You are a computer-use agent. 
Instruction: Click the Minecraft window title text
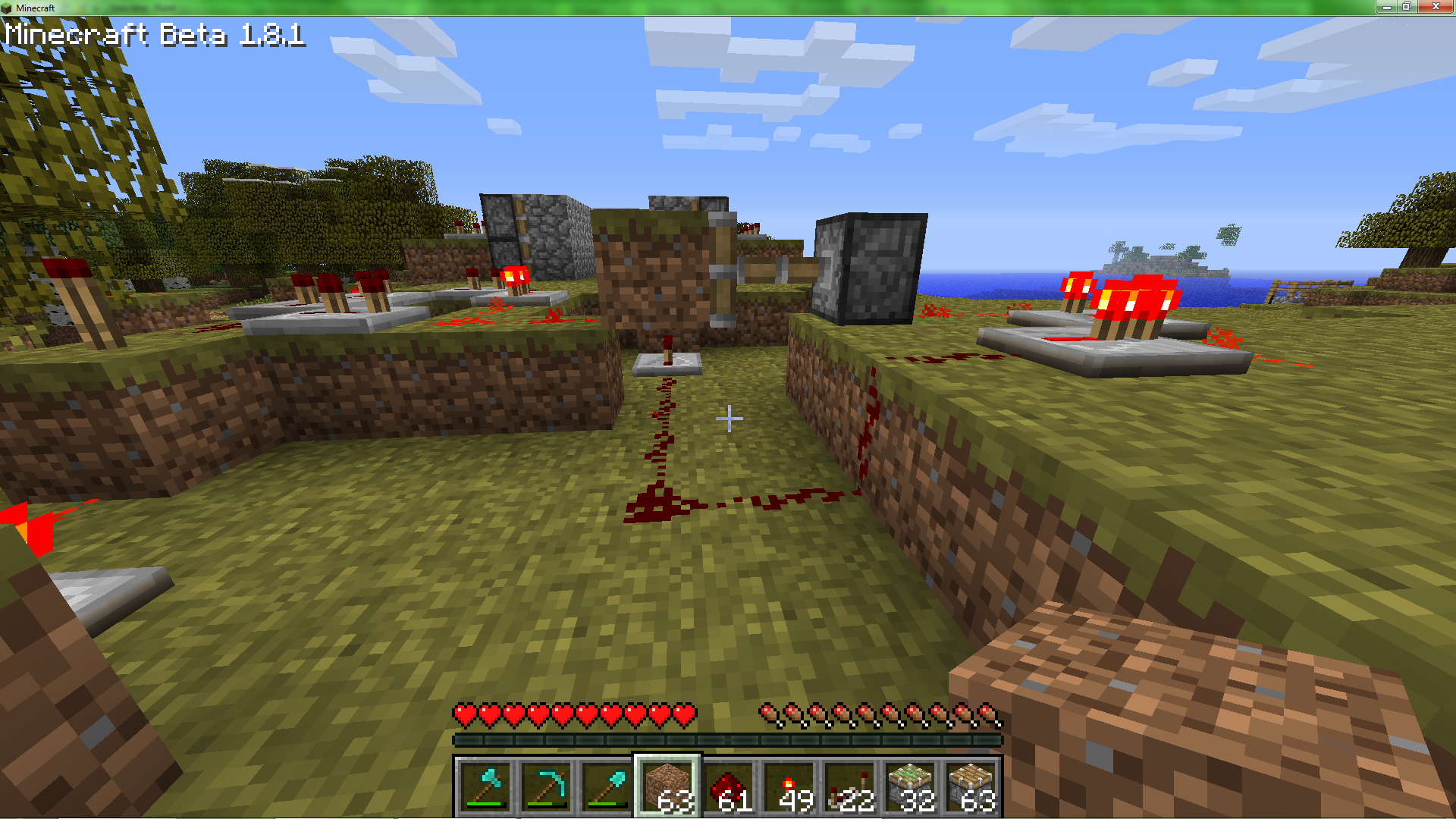35,8
